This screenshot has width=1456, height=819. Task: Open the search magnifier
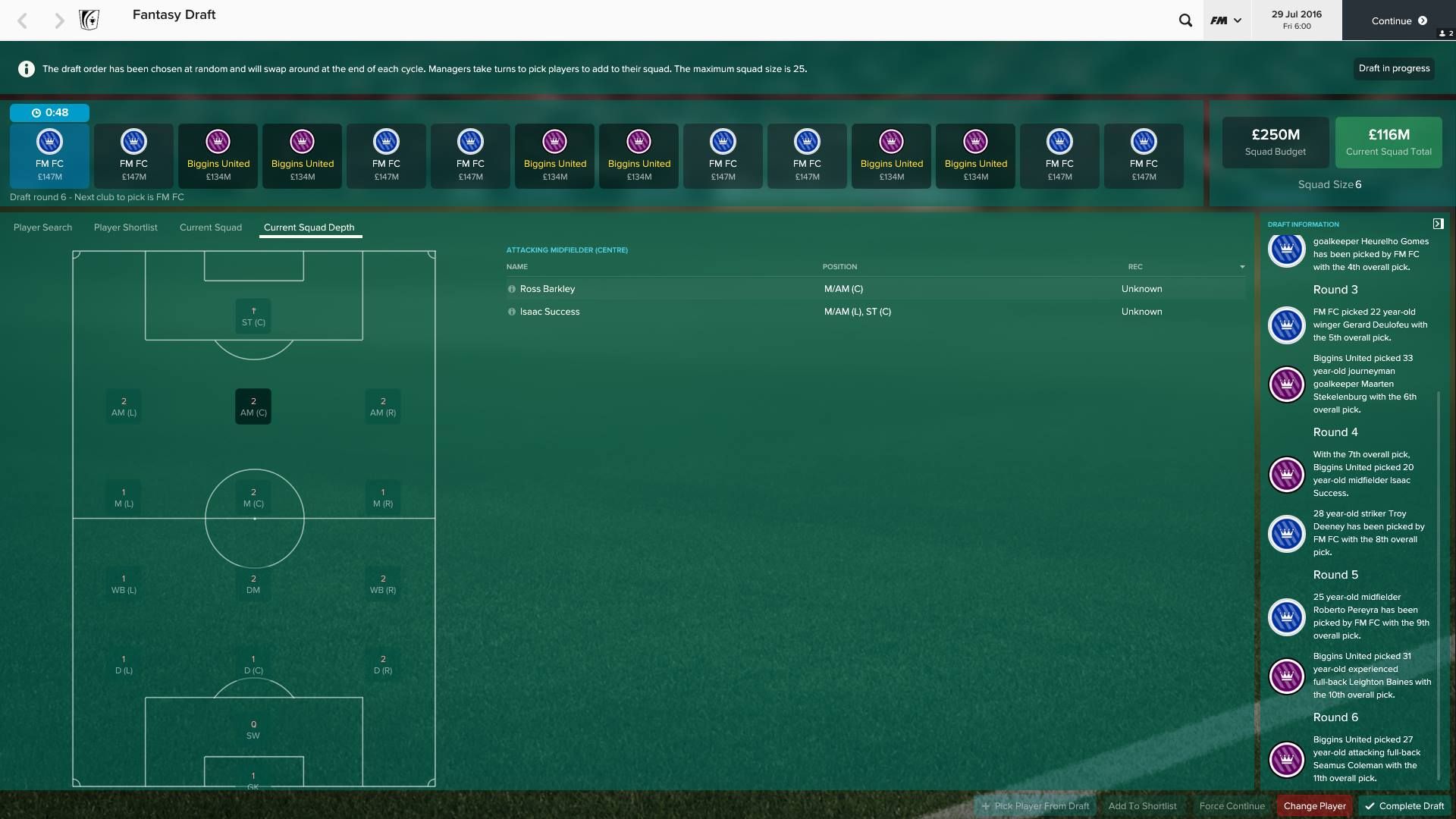click(x=1185, y=20)
